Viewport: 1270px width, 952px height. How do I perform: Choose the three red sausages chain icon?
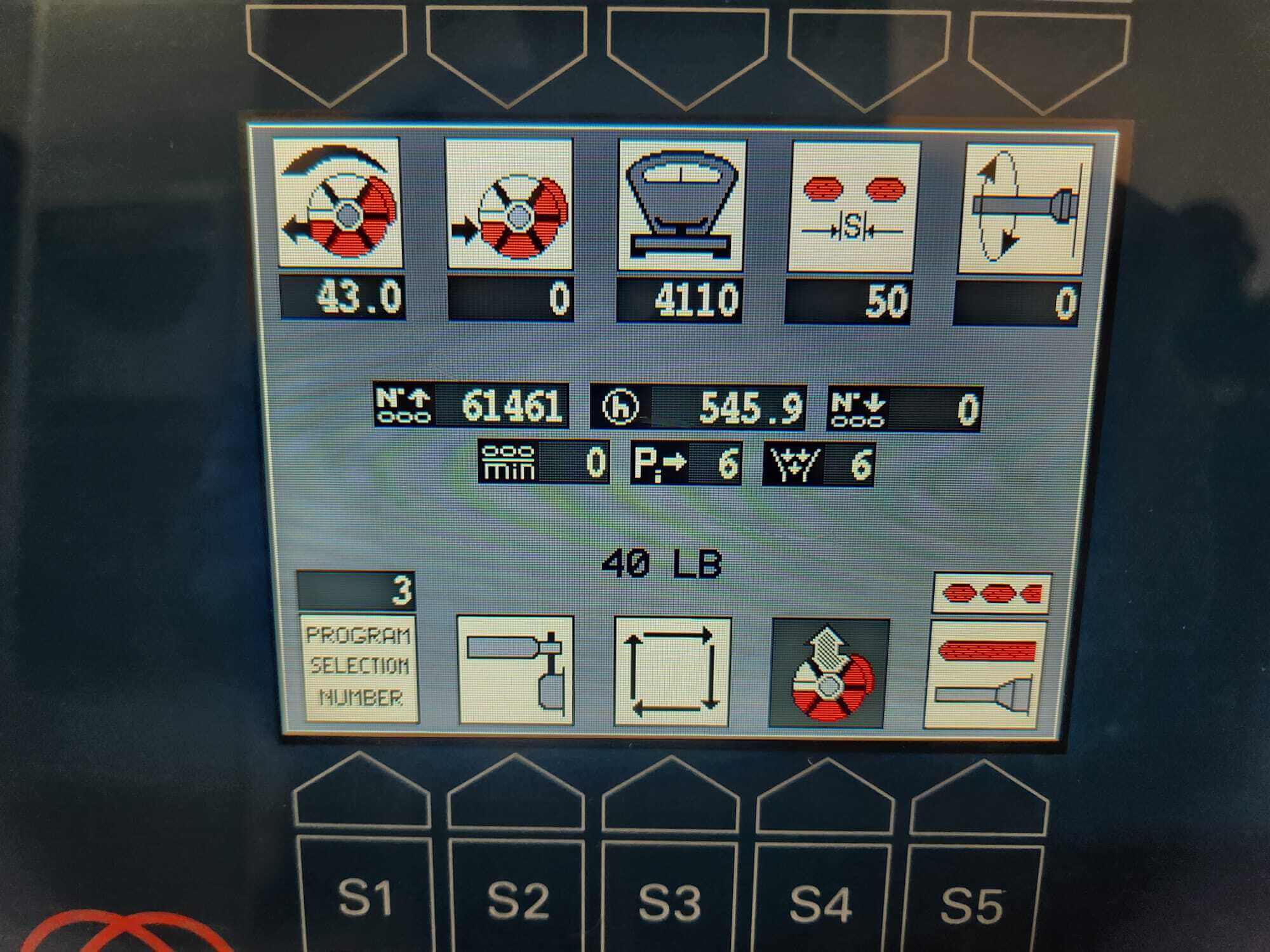point(992,593)
